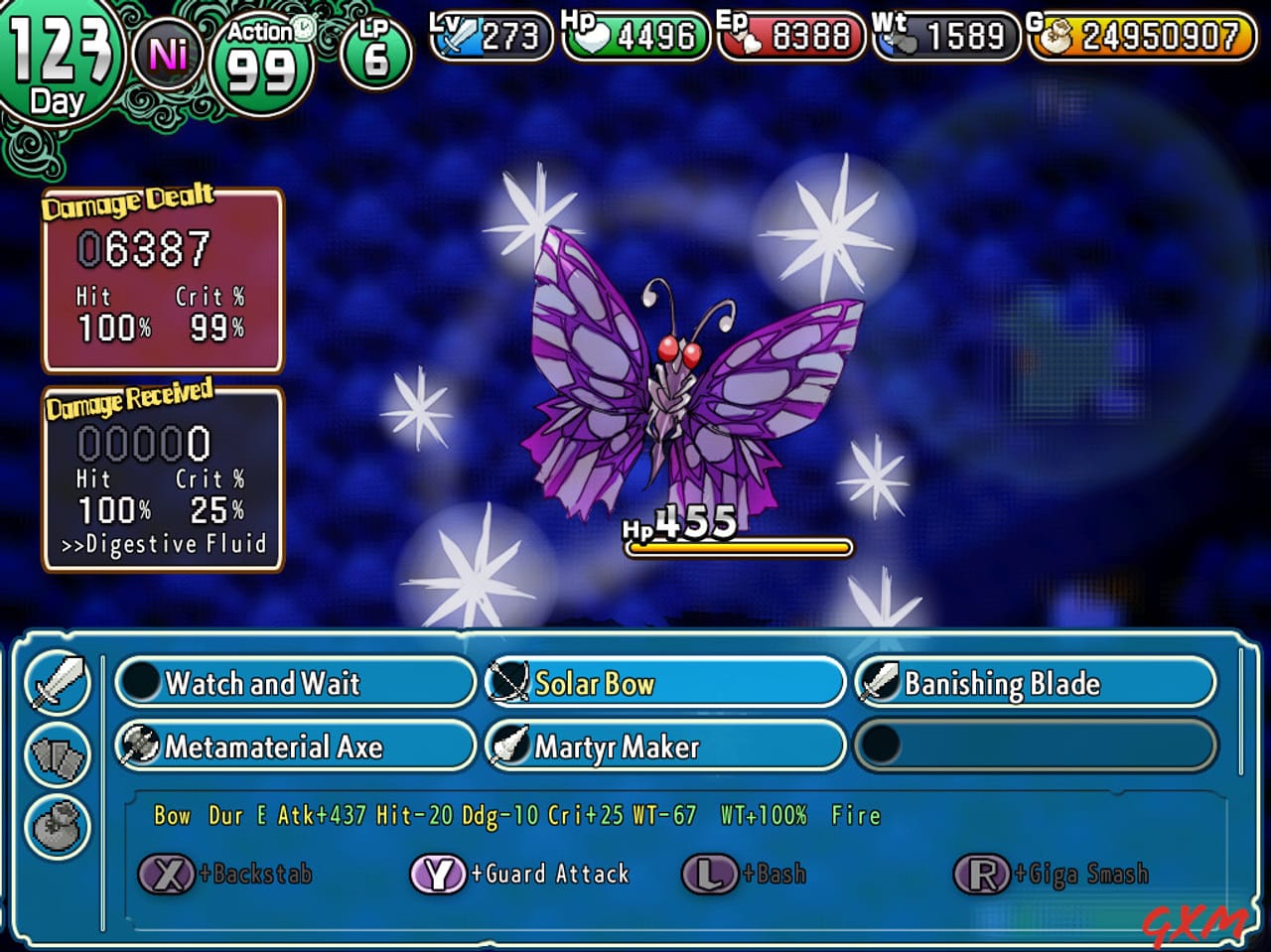The height and width of the screenshot is (952, 1271).
Task: Select the Watch and Wait option
Action: [x=293, y=683]
